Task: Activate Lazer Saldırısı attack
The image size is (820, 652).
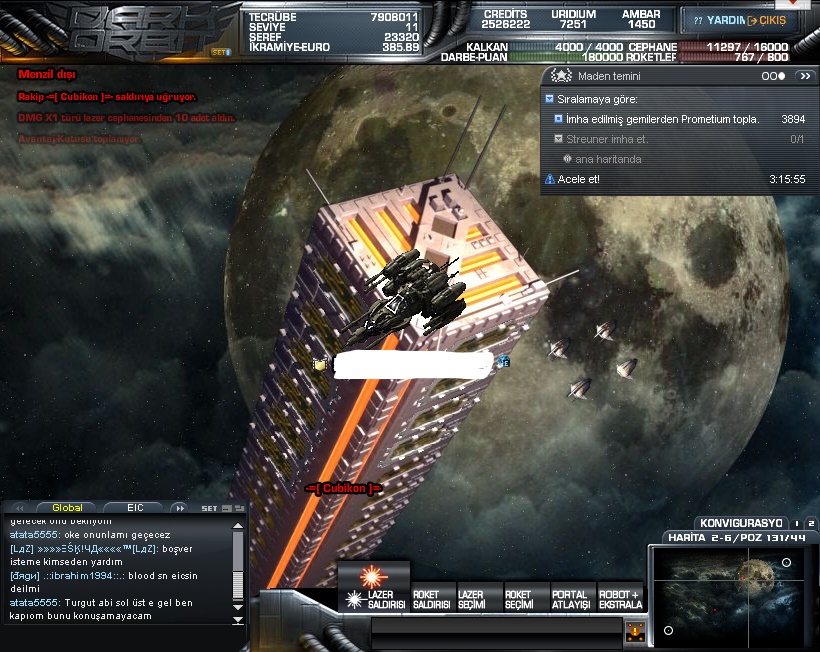Action: click(374, 584)
